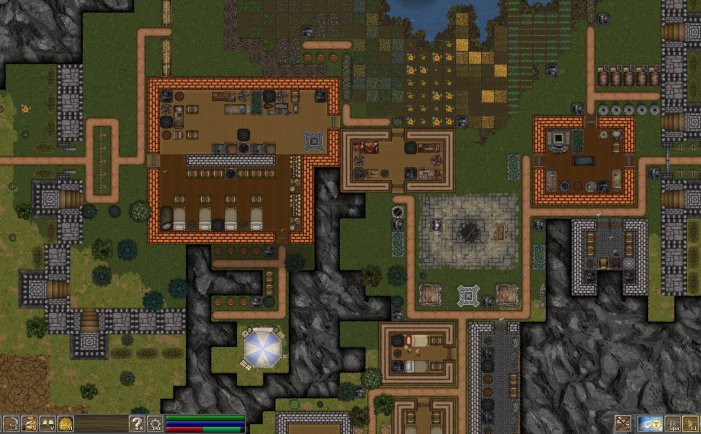Click the sky and sun weather icon
Screen dimensions: 701x434
(x=650, y=423)
